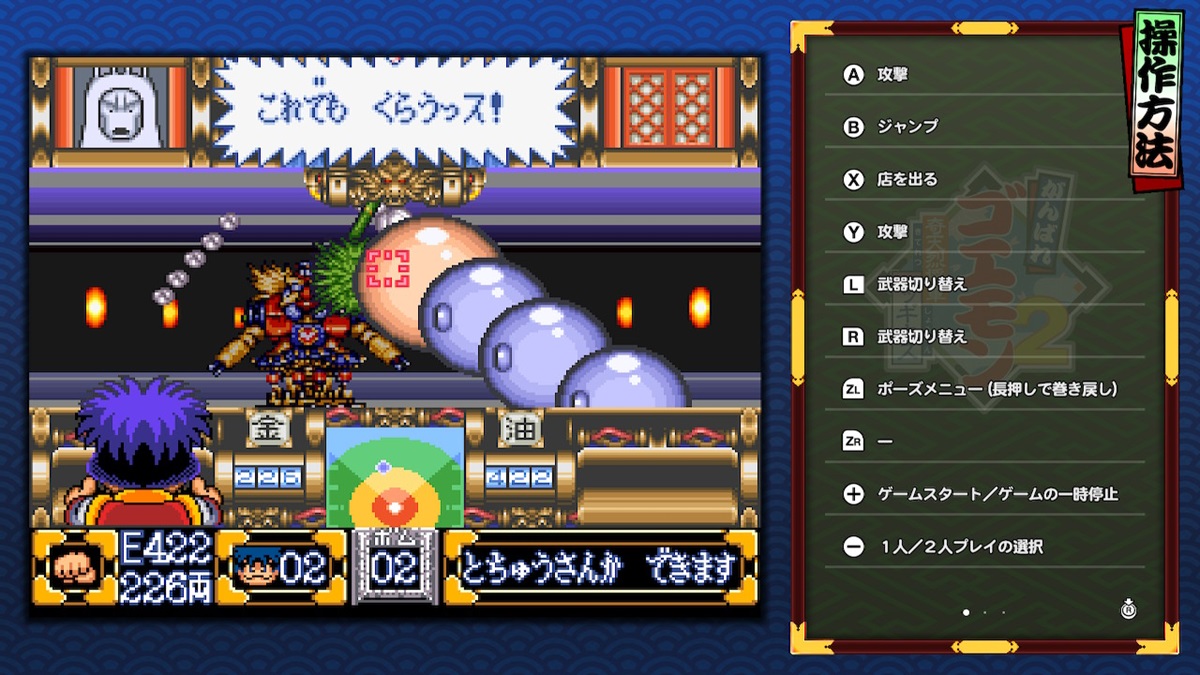Click the Goemon face lives icon
This screenshot has height=675, width=1200.
point(258,568)
